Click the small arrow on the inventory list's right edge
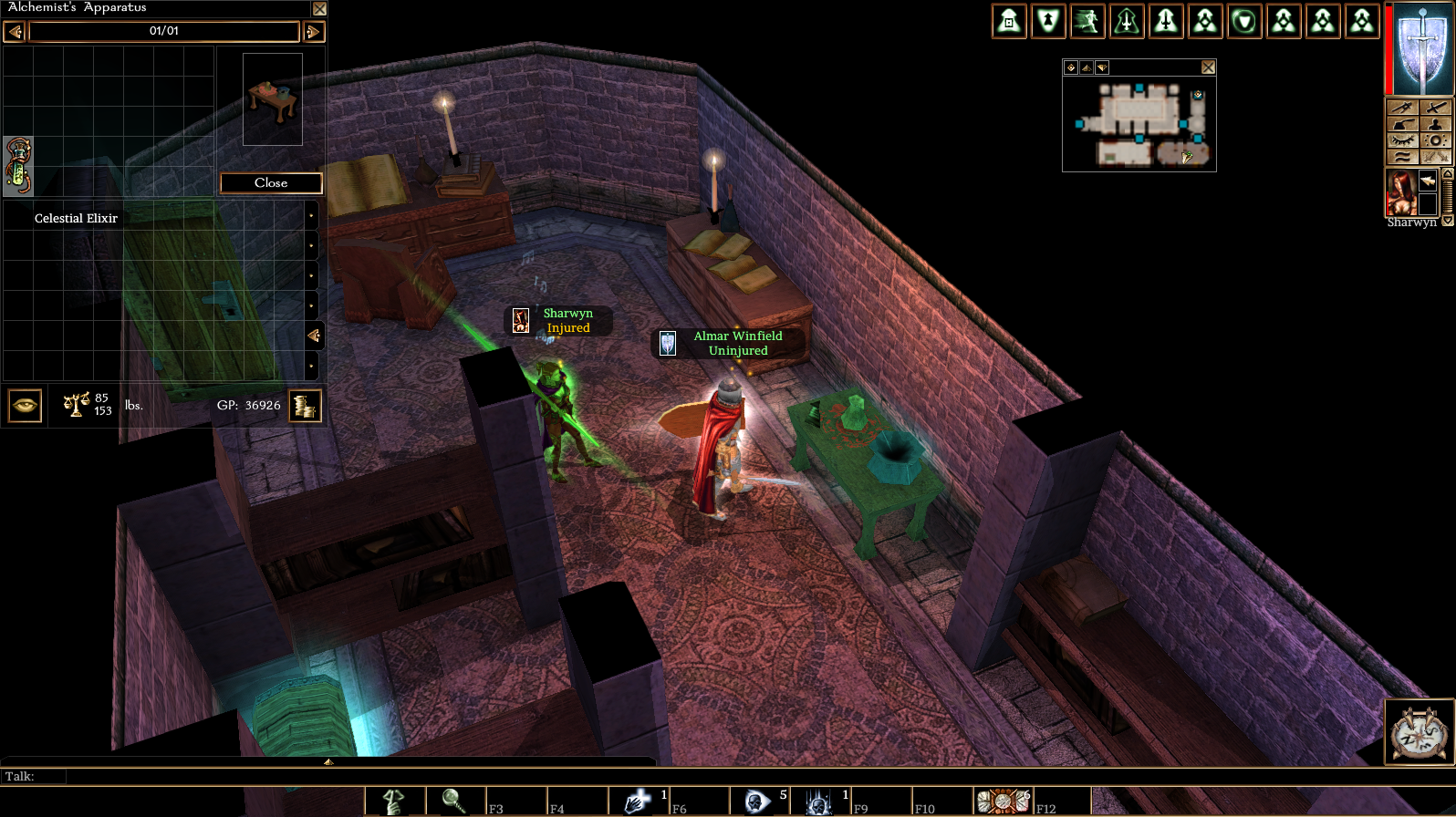This screenshot has width=1456, height=817. coord(313,336)
